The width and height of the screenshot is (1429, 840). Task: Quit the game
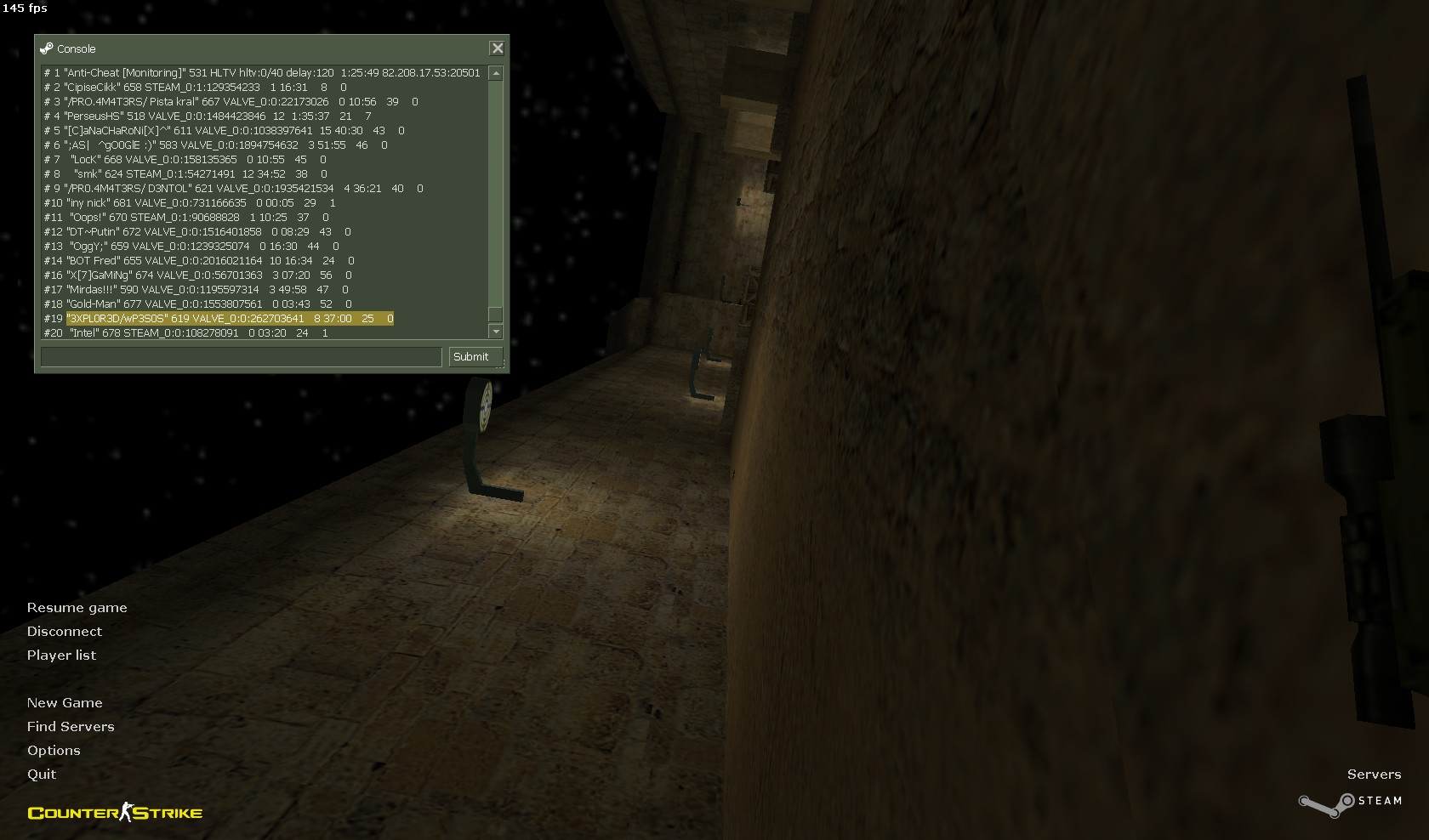click(42, 775)
